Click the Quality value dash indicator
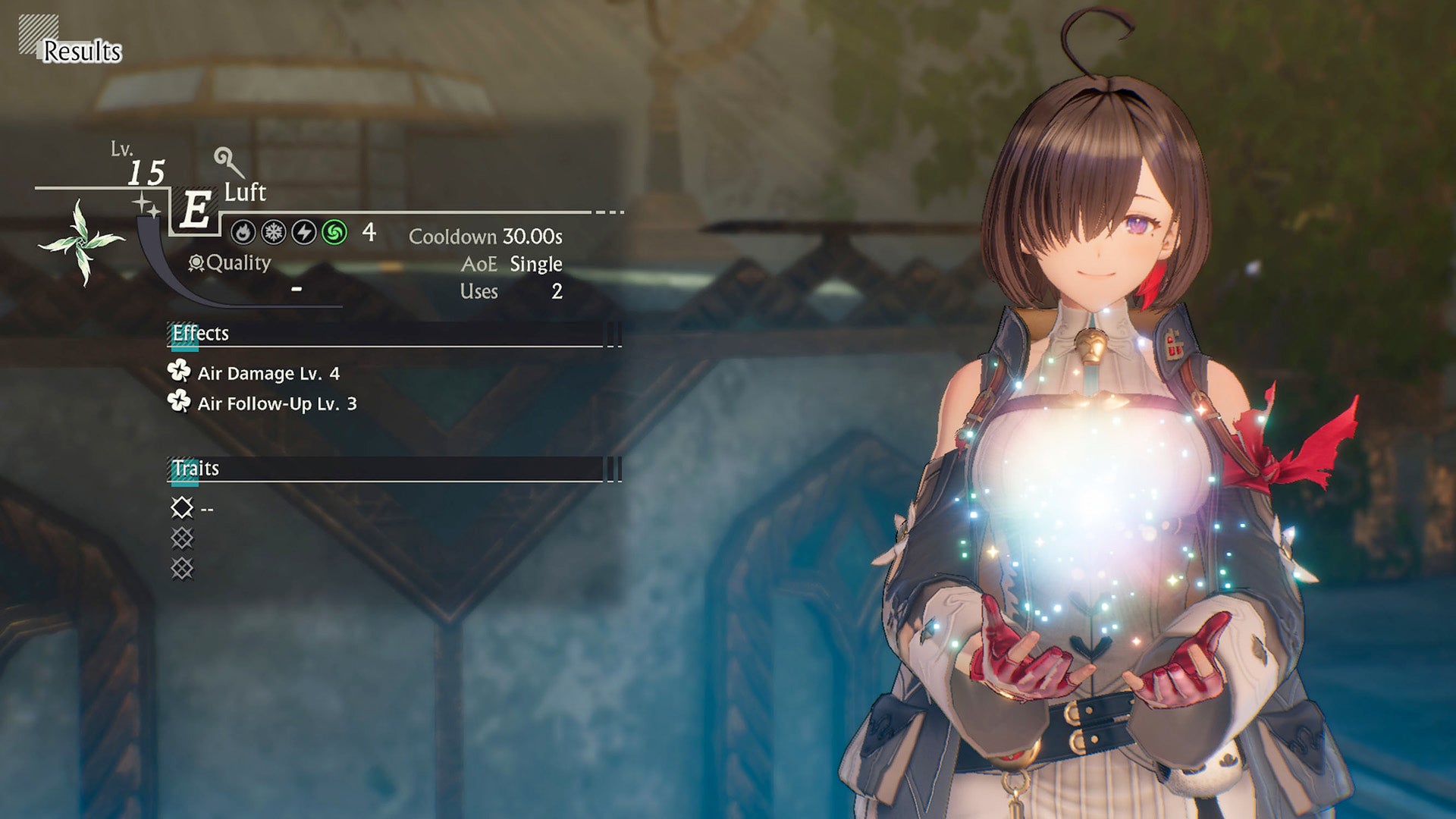Viewport: 1456px width, 819px height. click(296, 288)
